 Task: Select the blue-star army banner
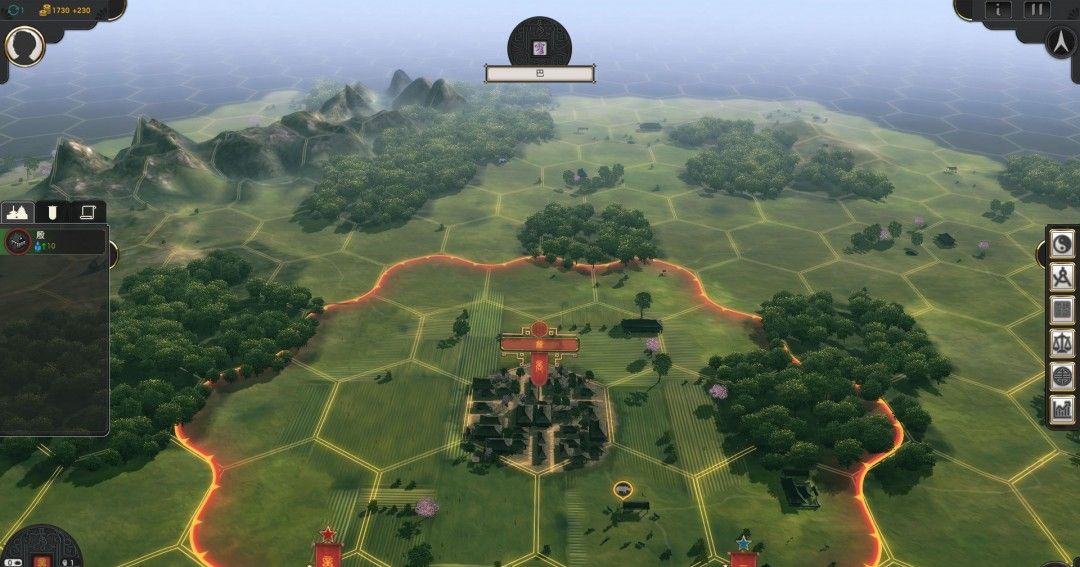(743, 553)
